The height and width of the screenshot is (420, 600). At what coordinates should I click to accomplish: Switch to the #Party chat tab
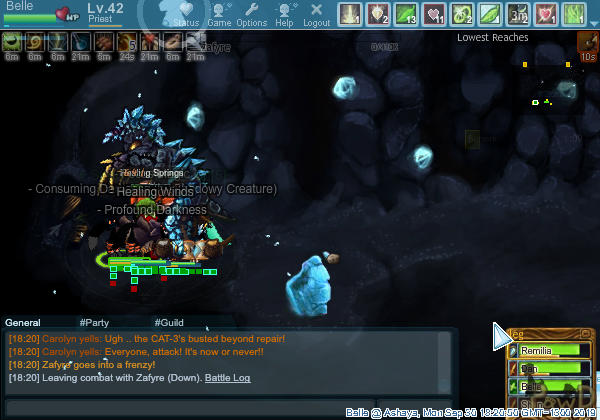point(94,323)
